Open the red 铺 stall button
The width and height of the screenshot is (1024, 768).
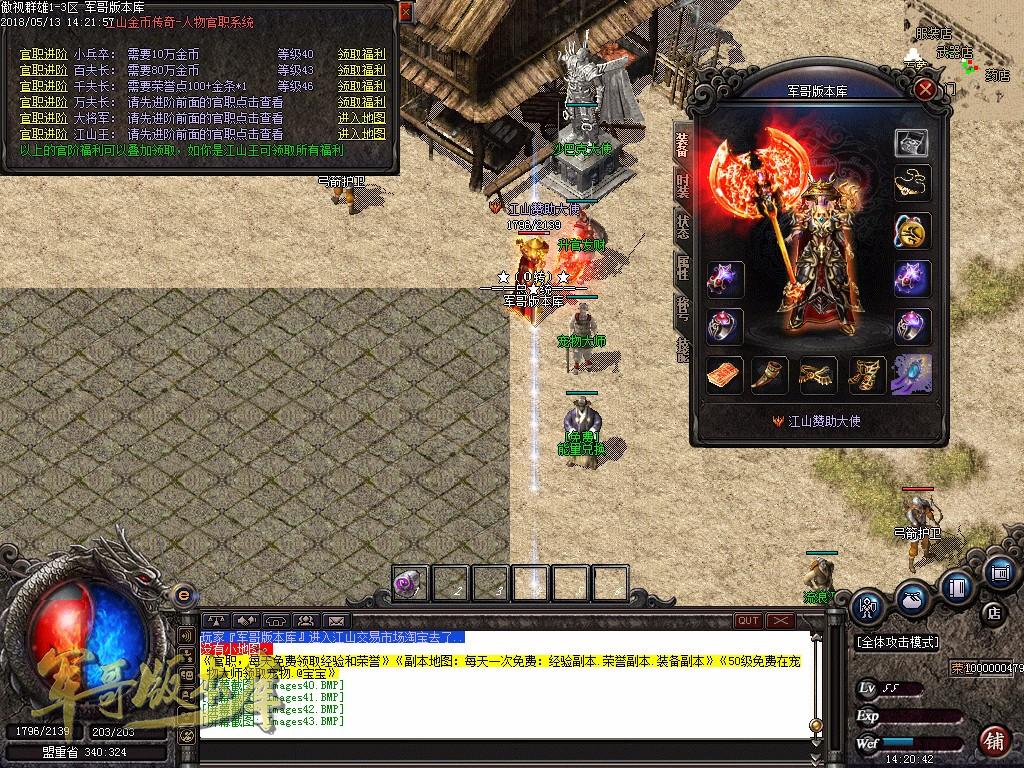click(x=993, y=741)
